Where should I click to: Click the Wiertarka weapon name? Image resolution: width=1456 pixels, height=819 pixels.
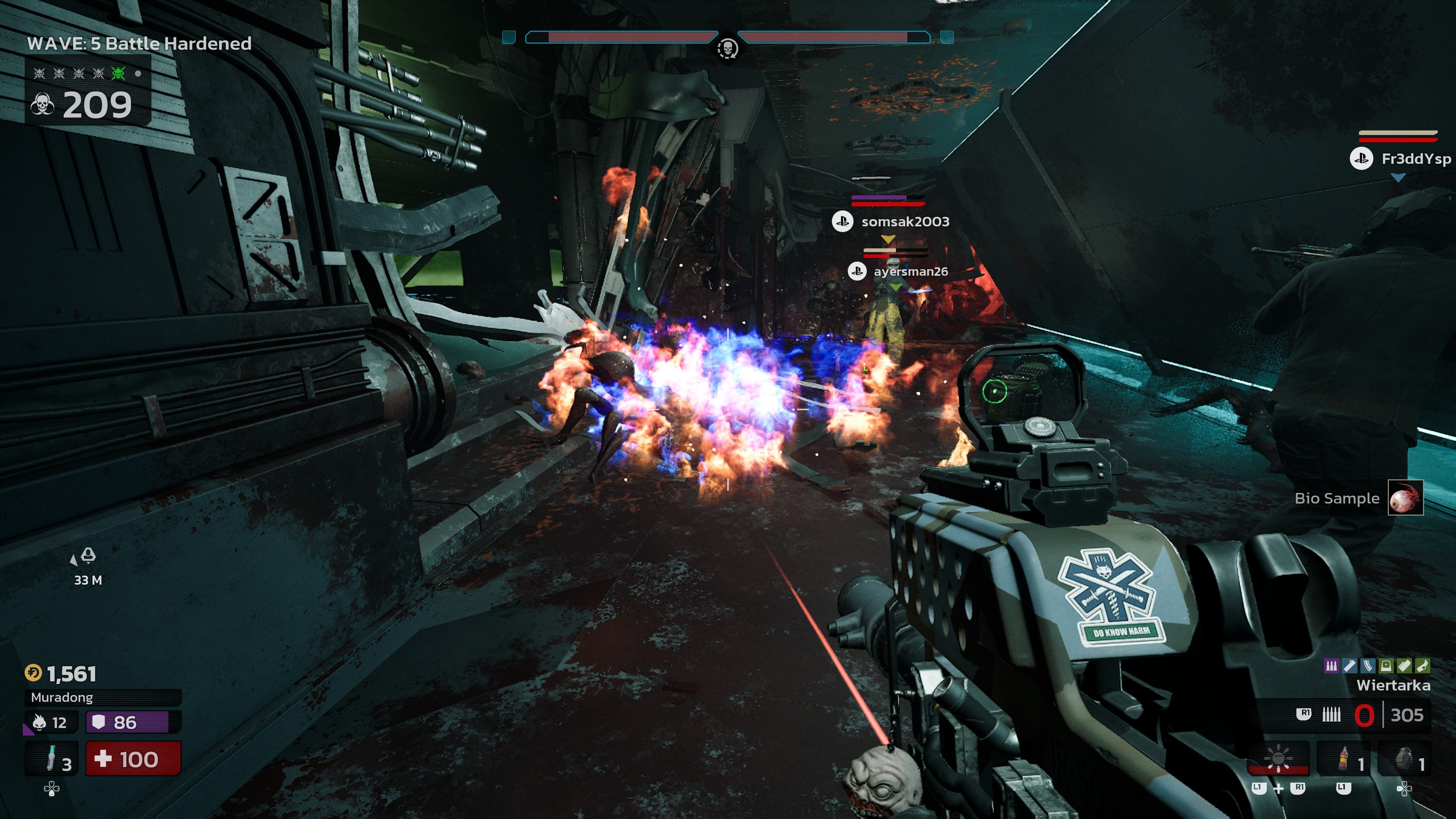(x=1393, y=686)
